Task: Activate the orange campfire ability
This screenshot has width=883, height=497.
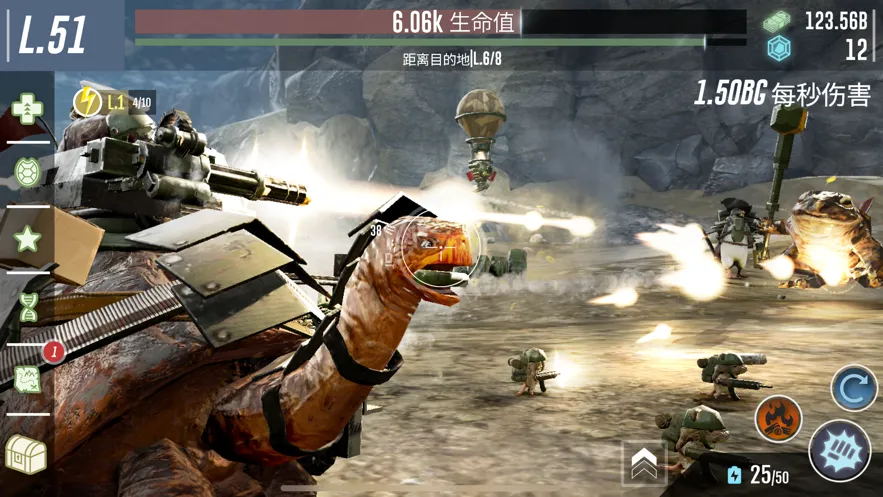Action: (777, 419)
